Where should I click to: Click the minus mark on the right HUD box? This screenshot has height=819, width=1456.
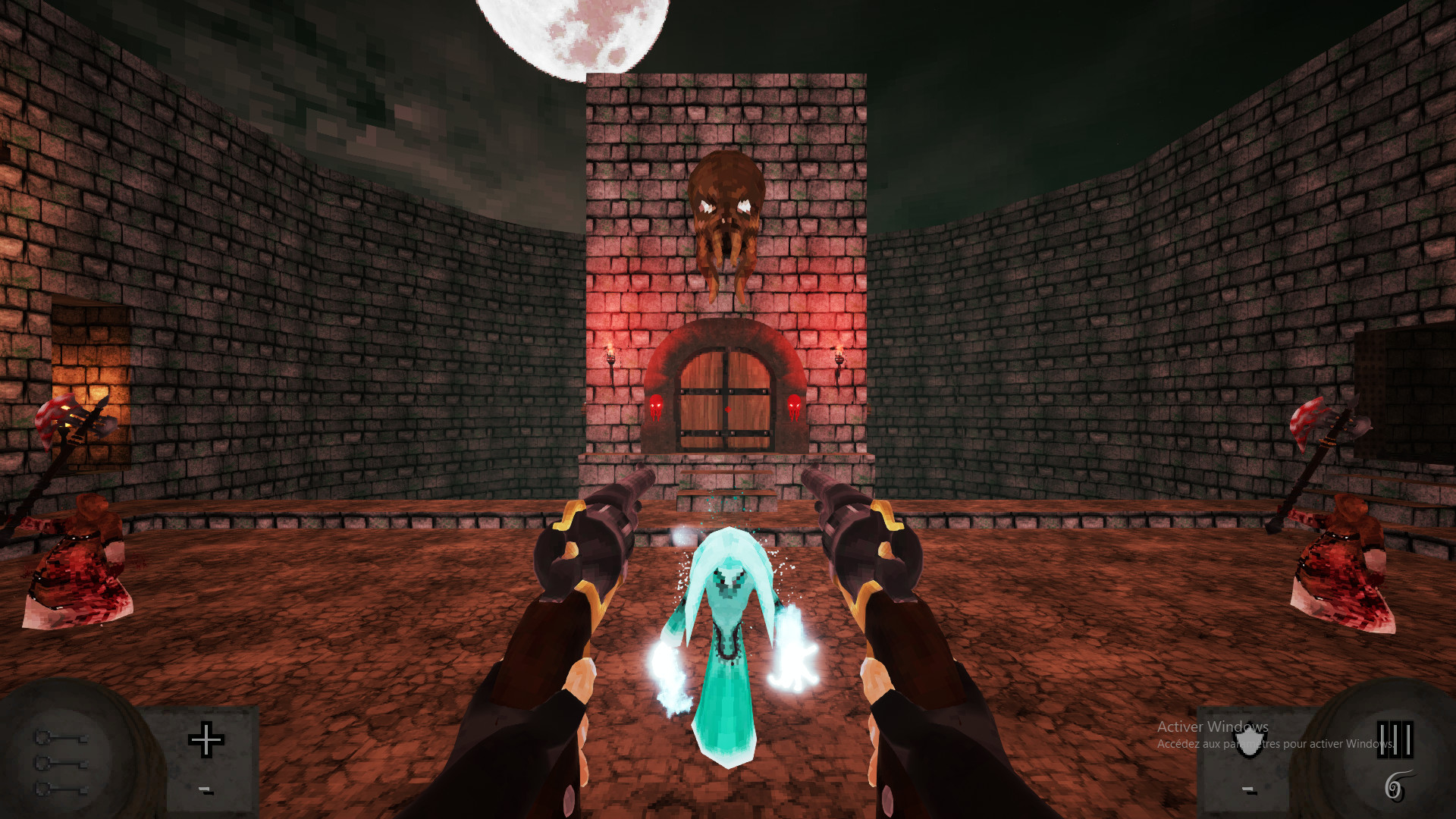1248,791
